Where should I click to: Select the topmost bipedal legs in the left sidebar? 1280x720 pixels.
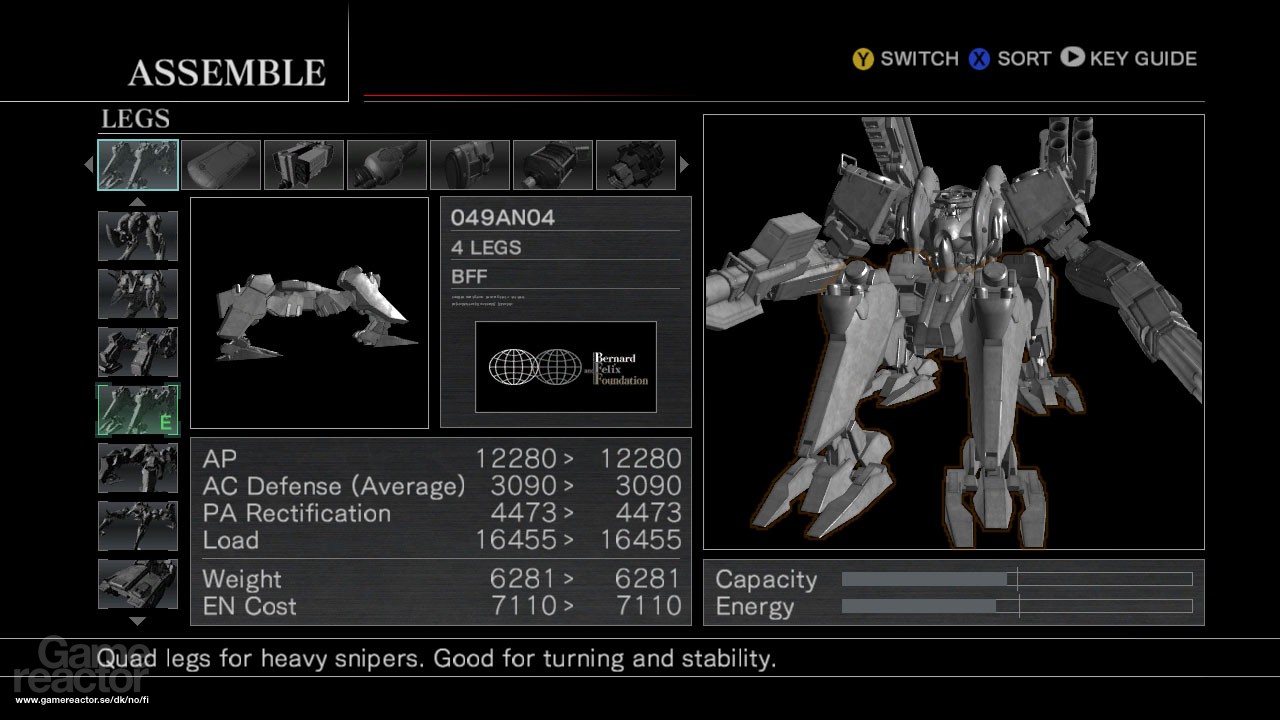pyautogui.click(x=138, y=236)
